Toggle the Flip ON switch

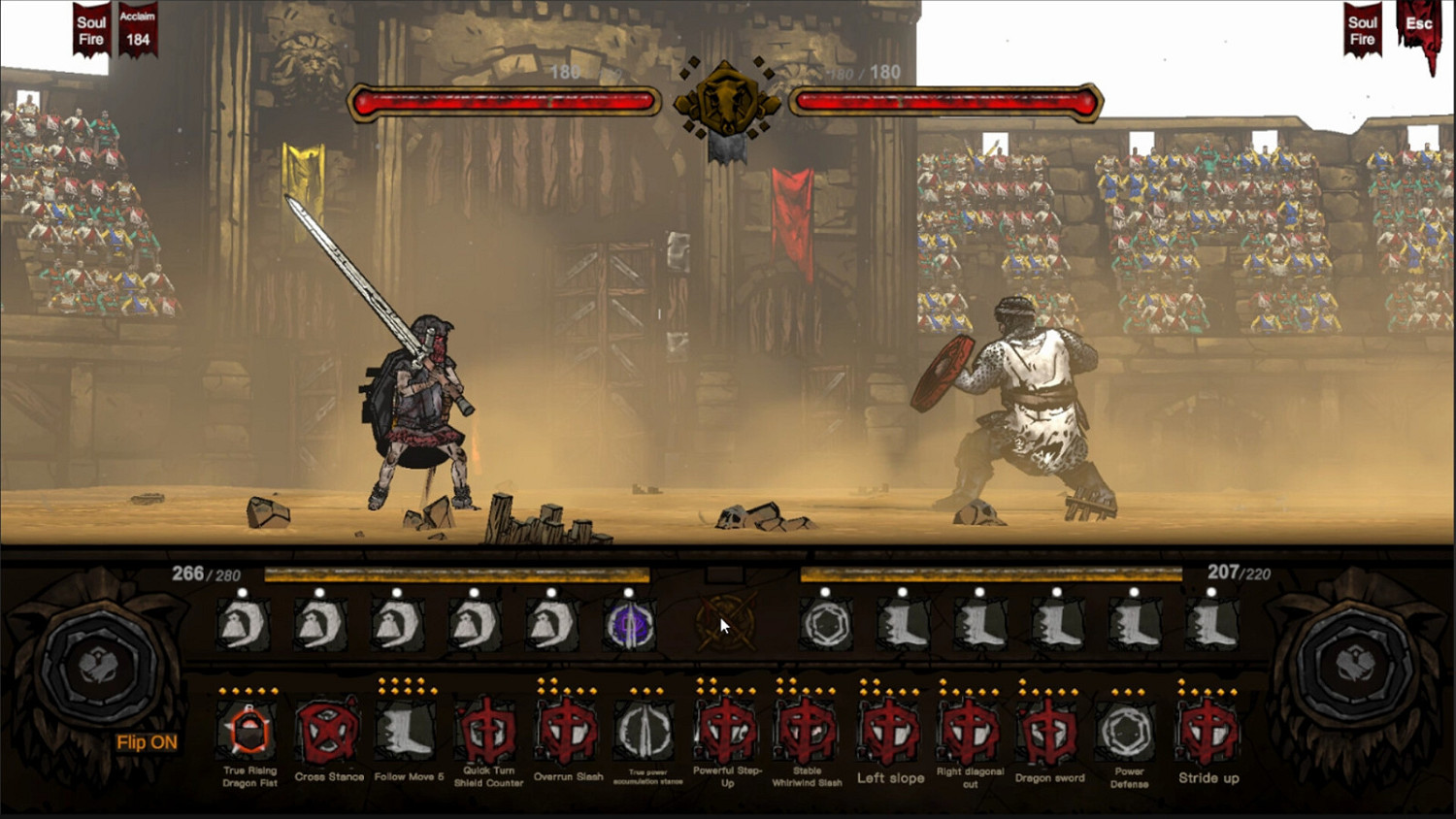148,742
